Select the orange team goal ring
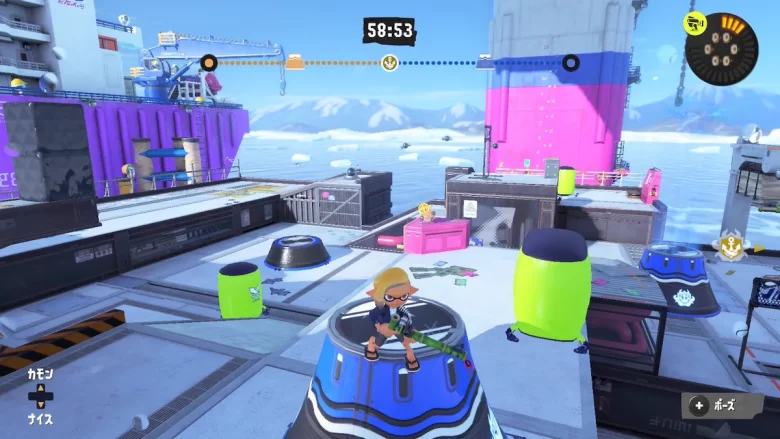 [208, 63]
